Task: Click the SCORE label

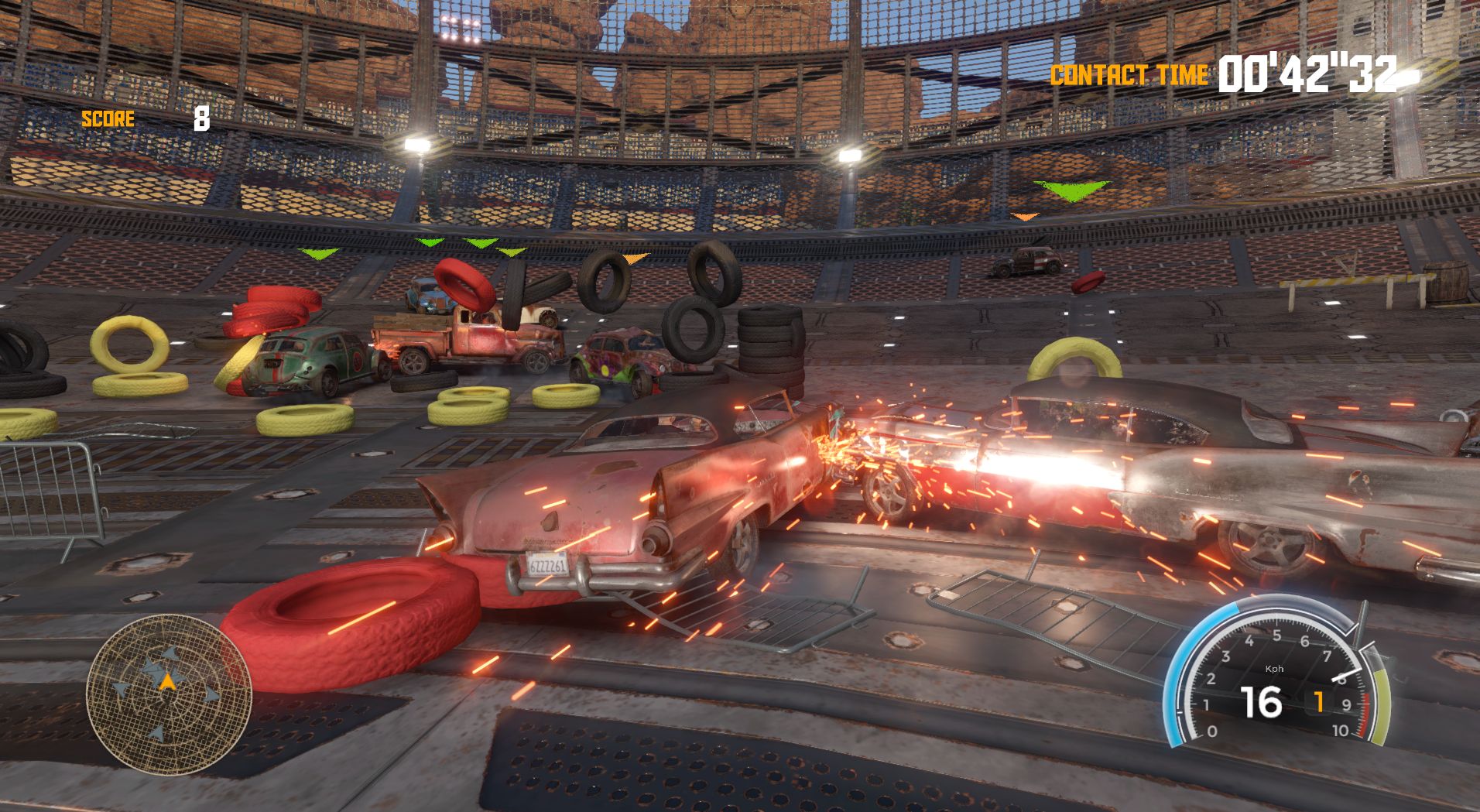Action: click(x=108, y=119)
